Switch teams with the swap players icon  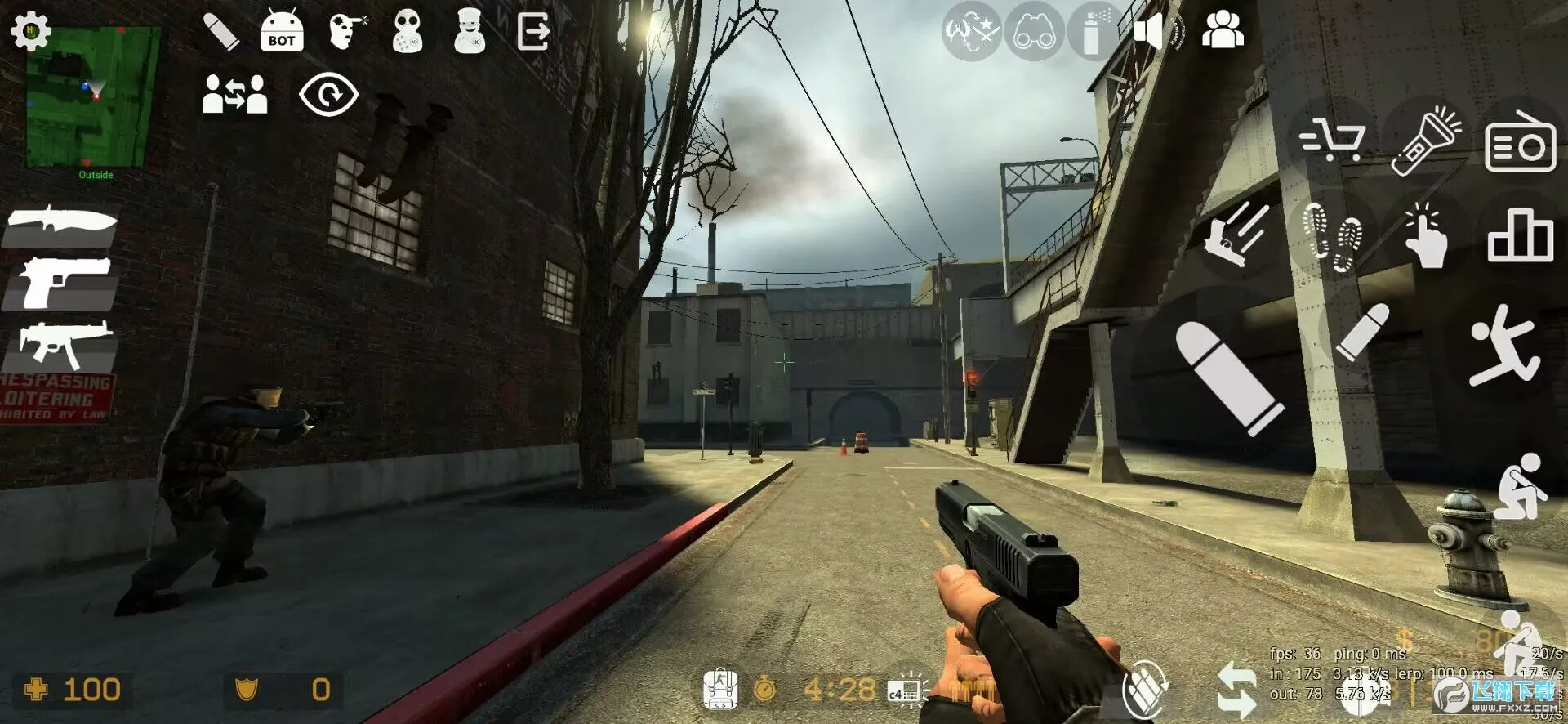click(x=235, y=94)
